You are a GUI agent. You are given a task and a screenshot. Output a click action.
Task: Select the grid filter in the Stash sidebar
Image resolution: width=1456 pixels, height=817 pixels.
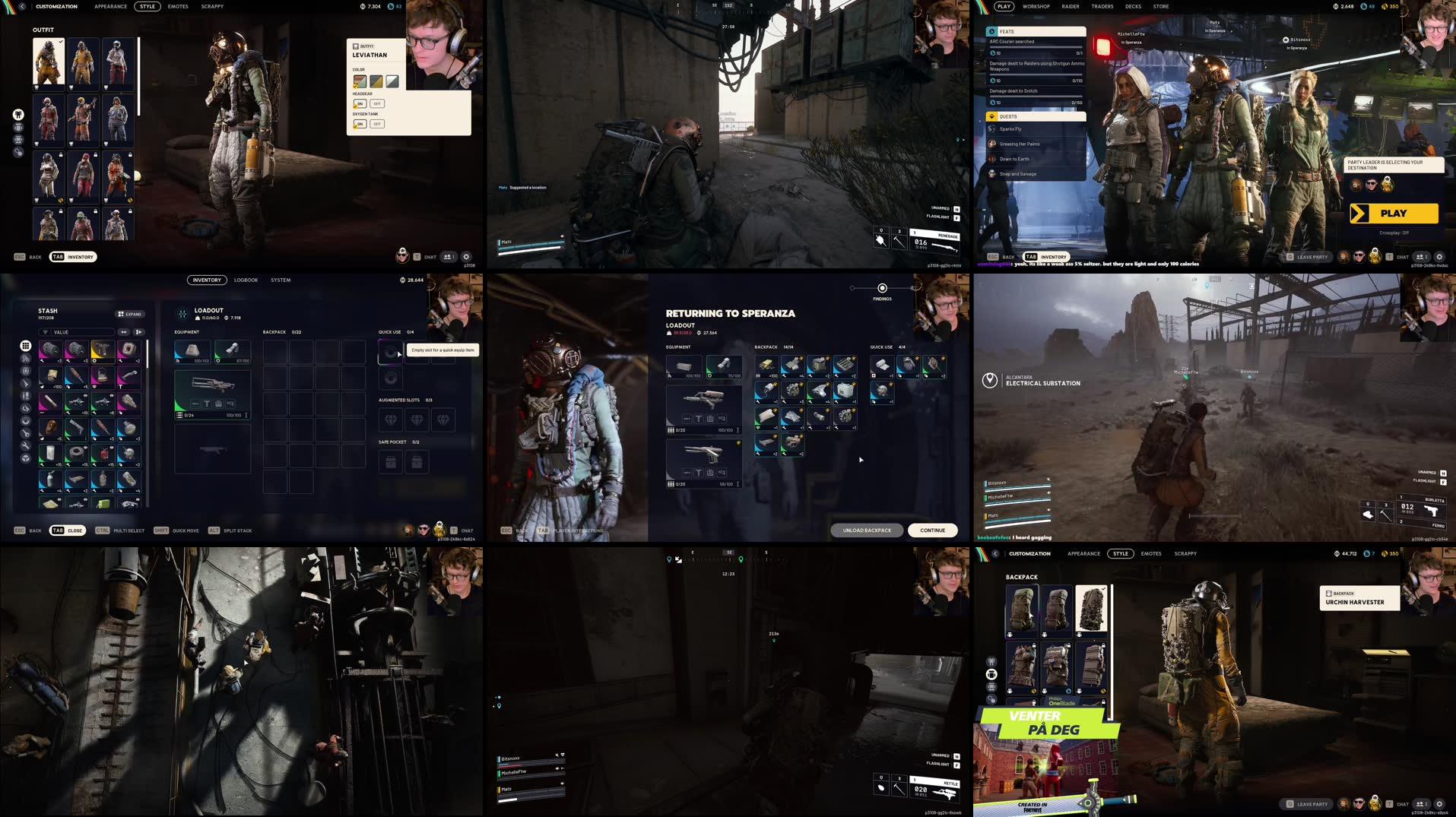click(x=25, y=347)
